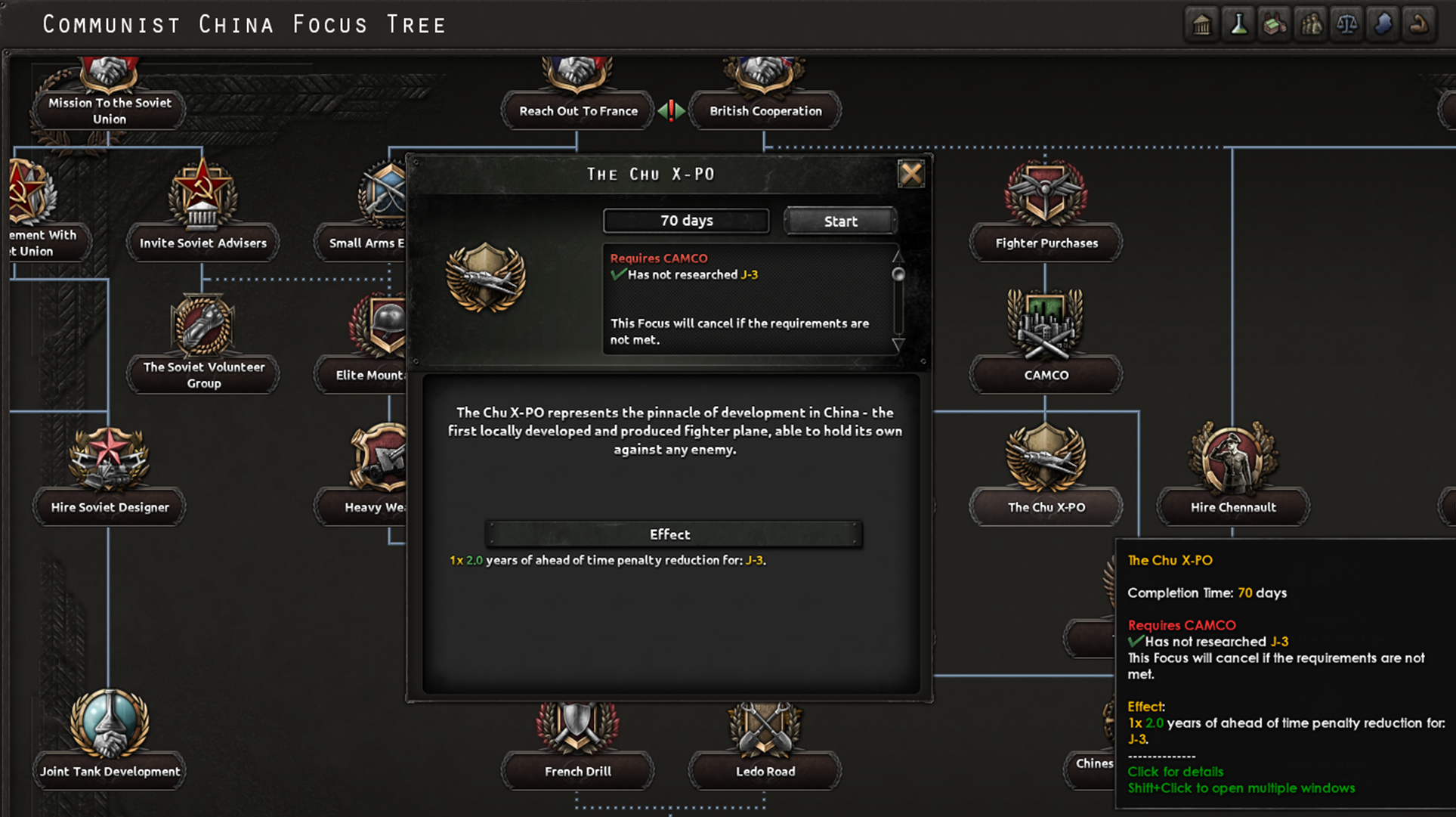Select the factory icon for Construction
1456x817 pixels.
pos(1274,23)
